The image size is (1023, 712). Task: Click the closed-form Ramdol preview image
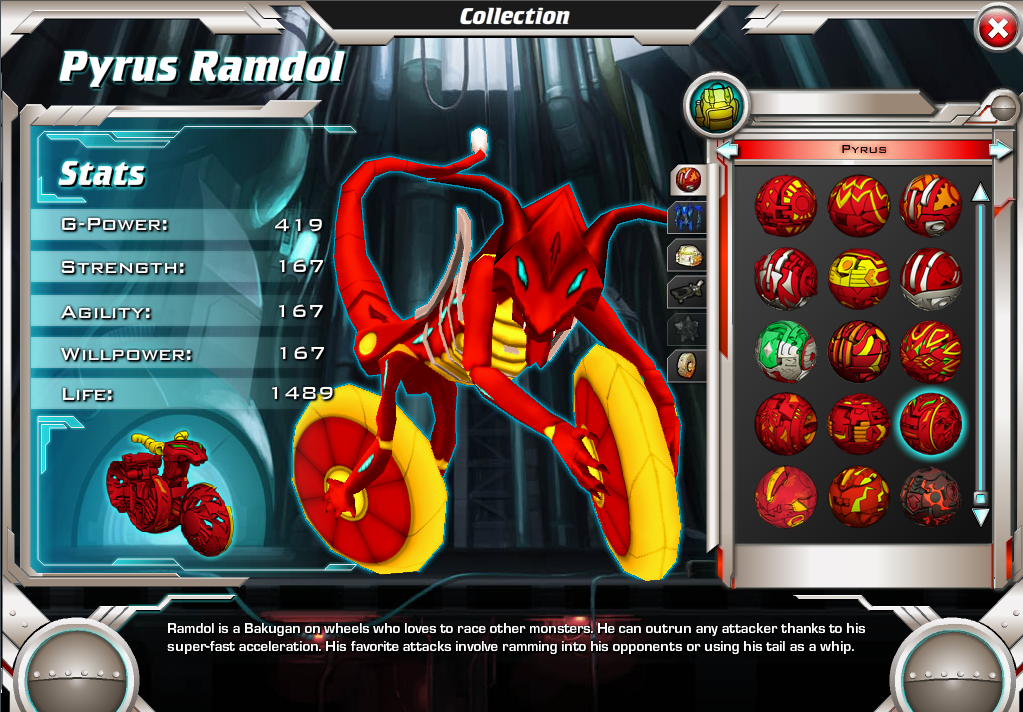click(x=168, y=492)
